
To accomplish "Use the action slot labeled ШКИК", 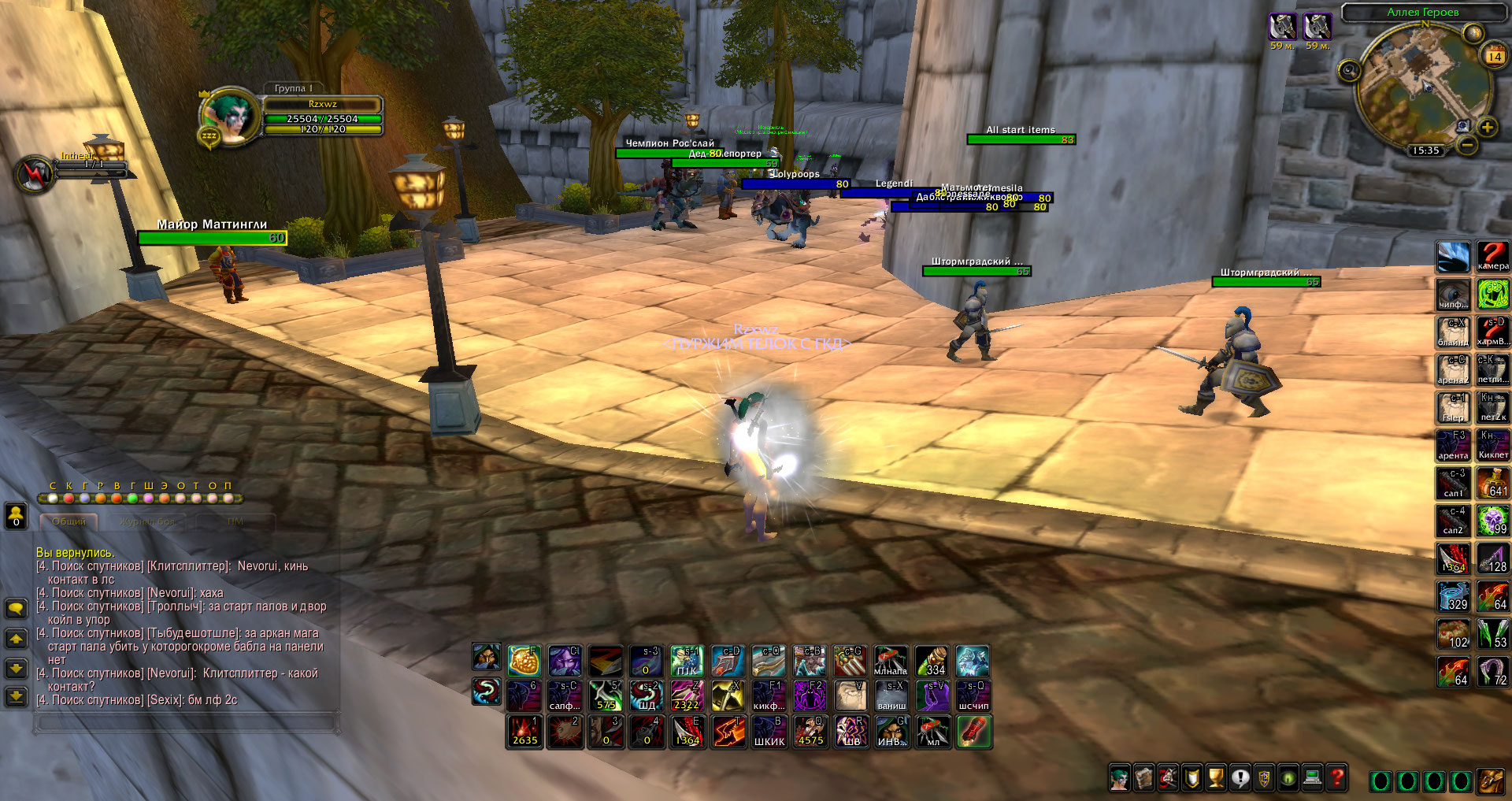I will click(x=769, y=732).
